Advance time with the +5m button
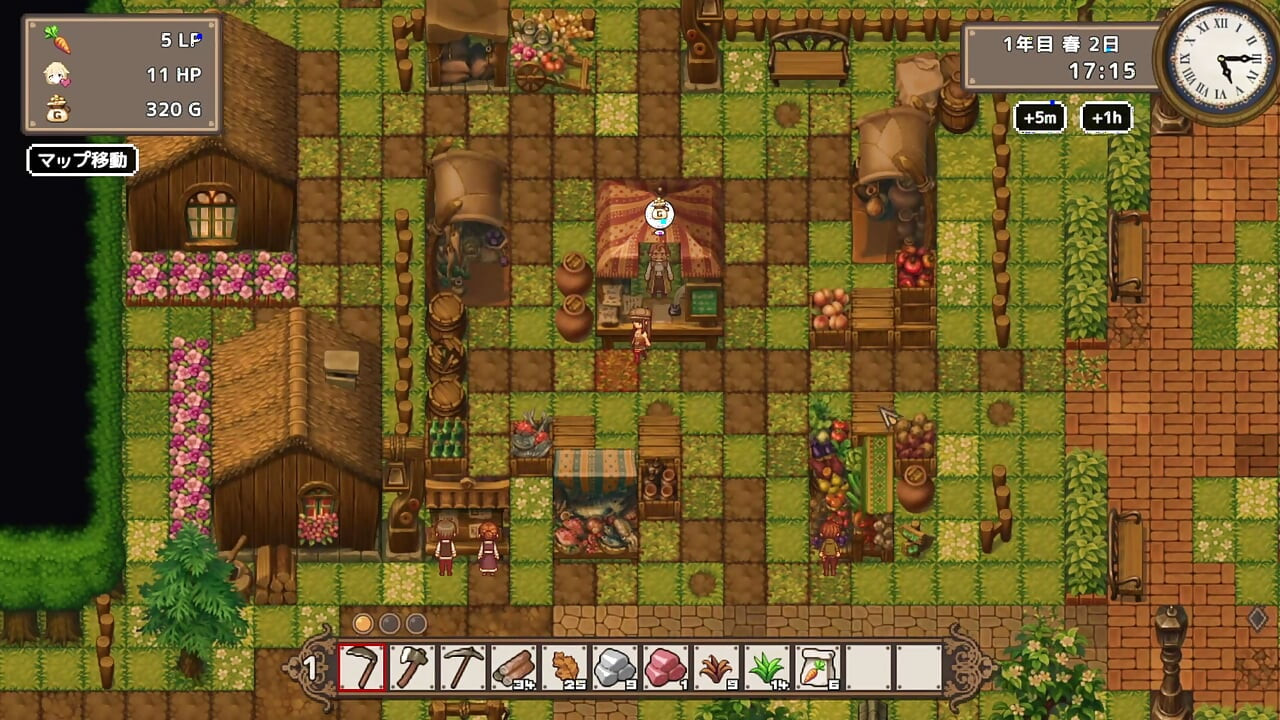This screenshot has width=1280, height=720. [1040, 118]
